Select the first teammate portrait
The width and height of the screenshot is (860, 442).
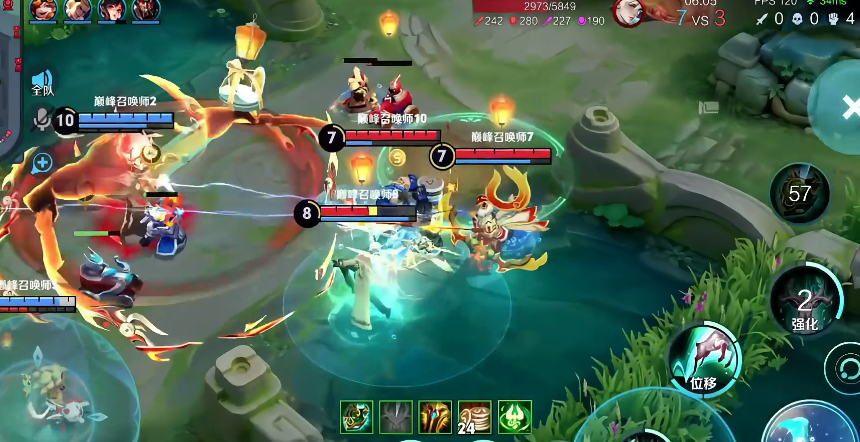(x=44, y=10)
